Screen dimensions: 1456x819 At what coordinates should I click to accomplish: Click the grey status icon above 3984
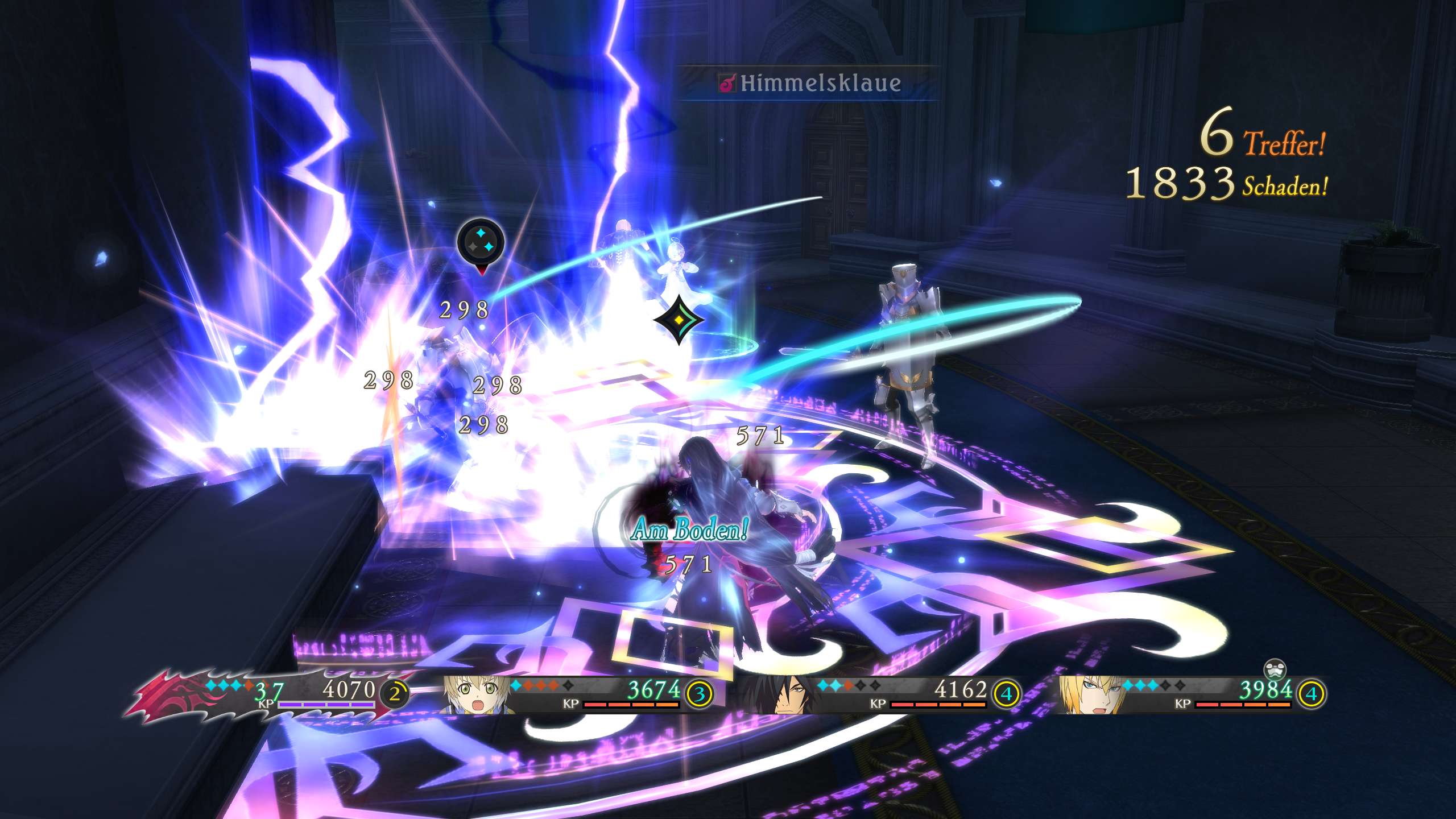click(x=1275, y=669)
